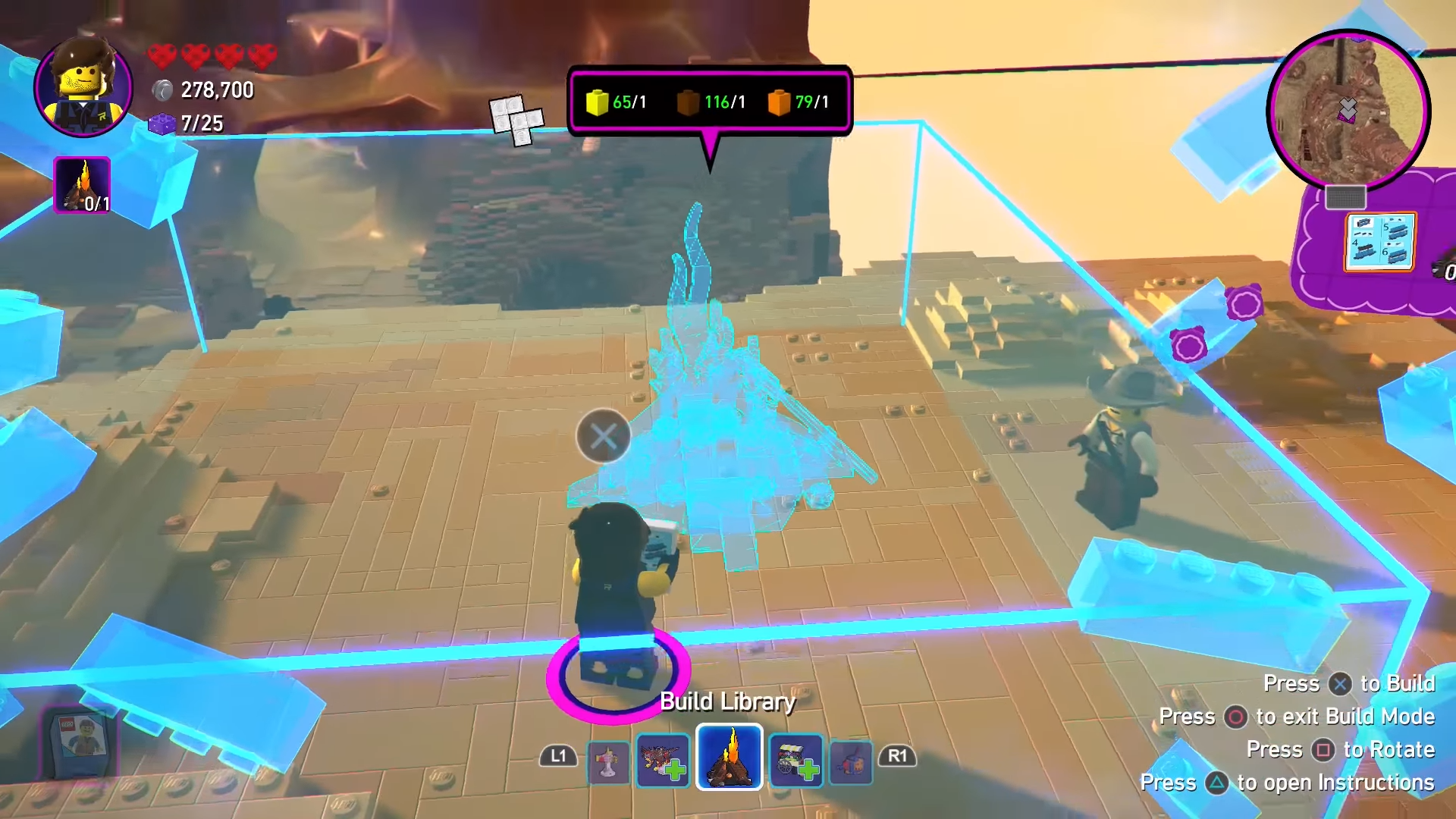Choose the red dragon build slot
Image resolution: width=1456 pixels, height=819 pixels.
coord(663,761)
